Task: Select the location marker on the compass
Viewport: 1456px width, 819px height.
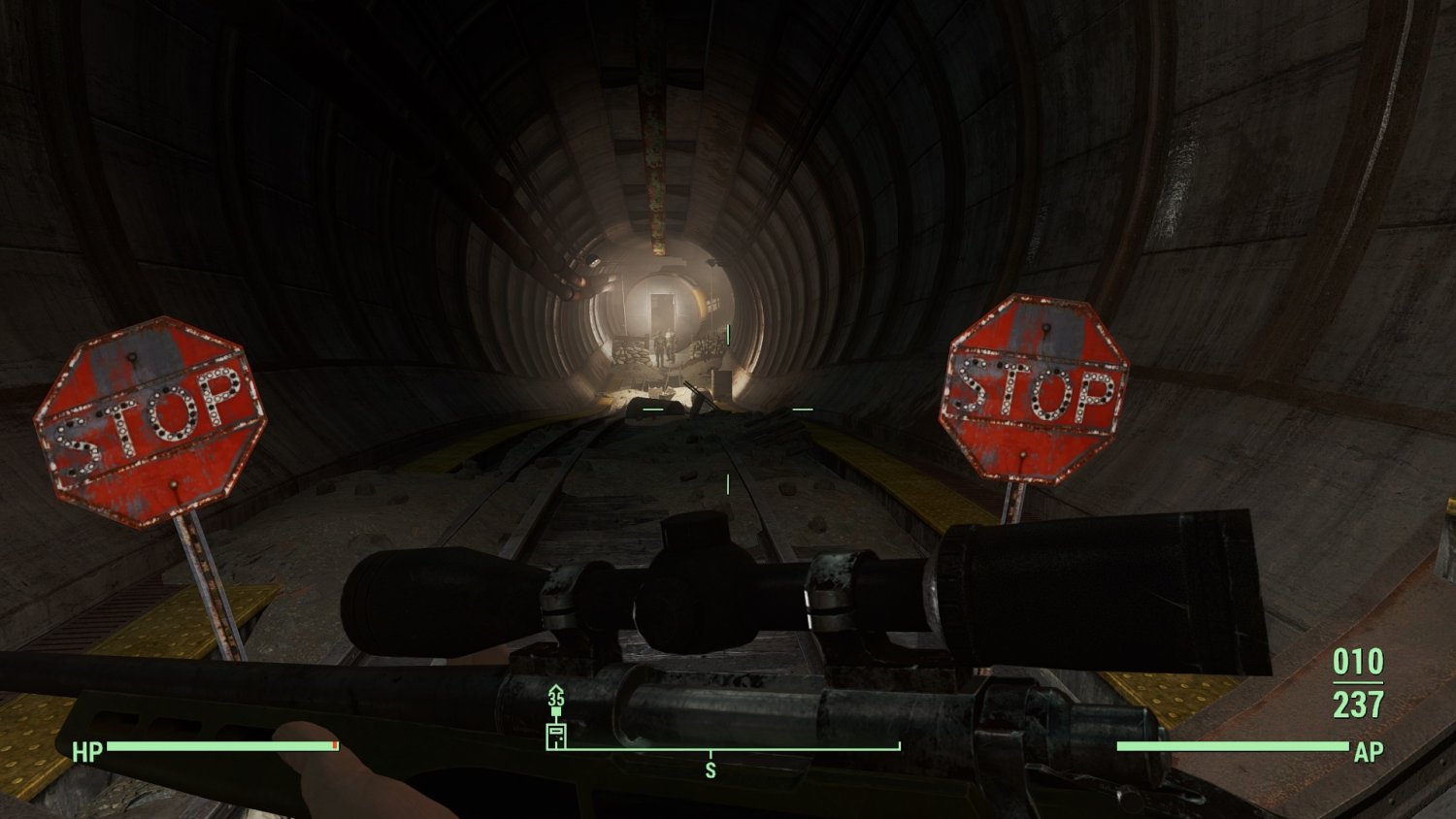Action: click(x=556, y=735)
